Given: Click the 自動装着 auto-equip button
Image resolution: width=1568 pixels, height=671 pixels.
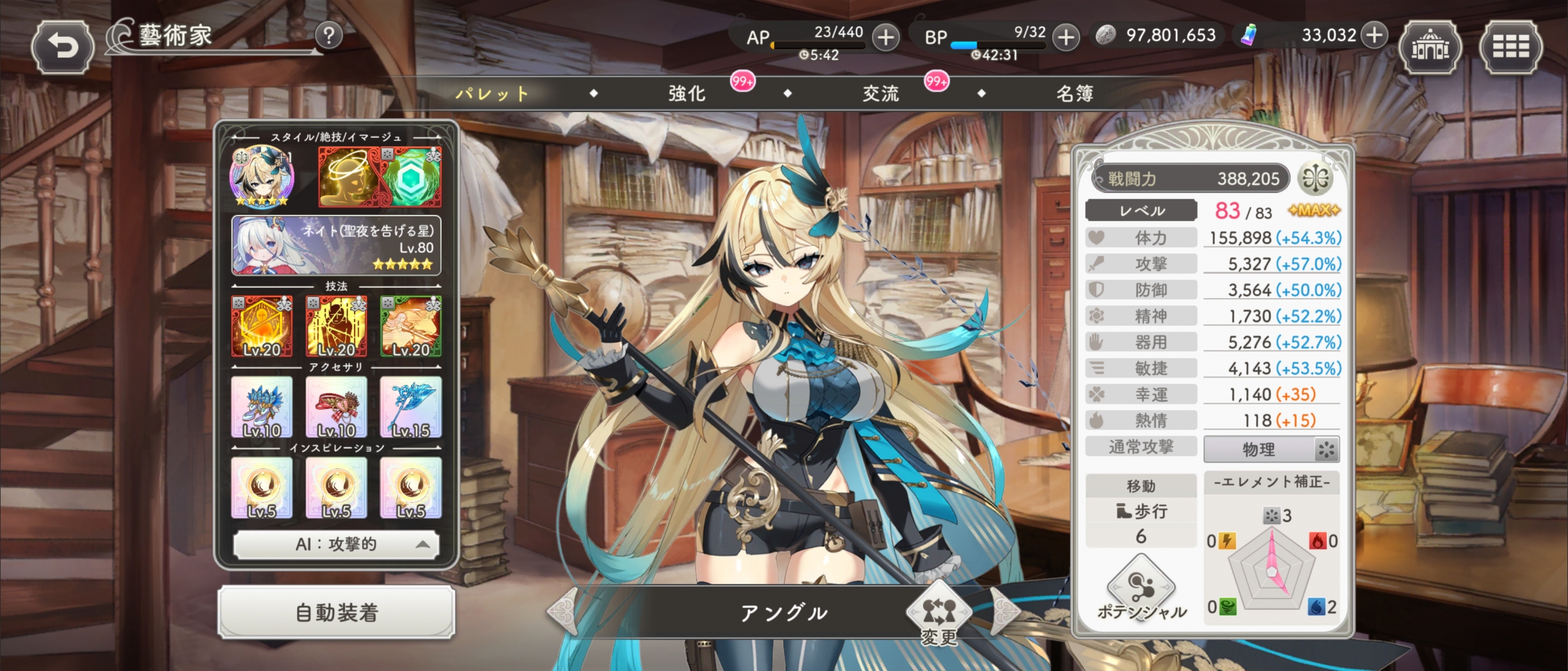Looking at the screenshot, I should click(336, 613).
